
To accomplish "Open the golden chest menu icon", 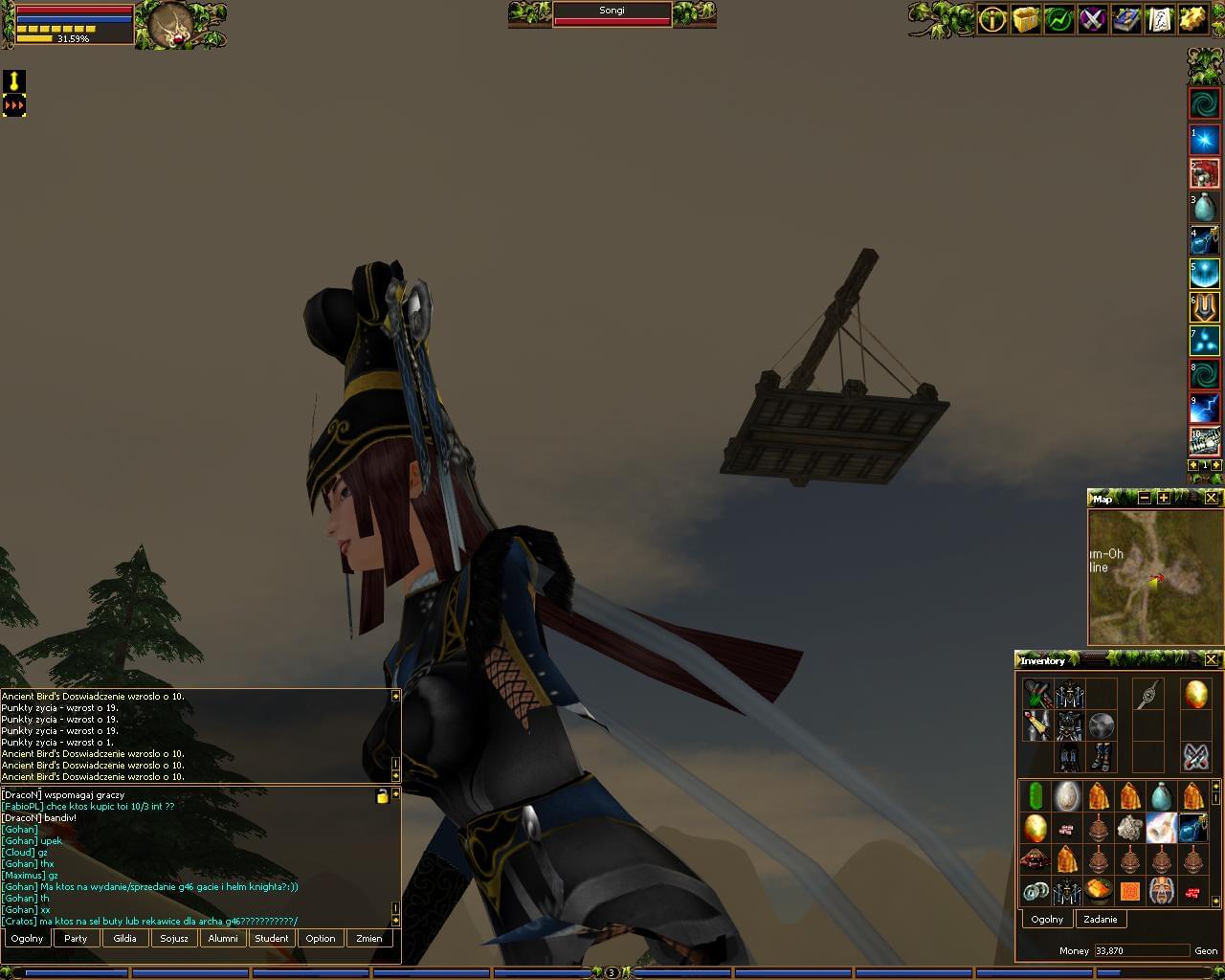I will coord(1026,19).
